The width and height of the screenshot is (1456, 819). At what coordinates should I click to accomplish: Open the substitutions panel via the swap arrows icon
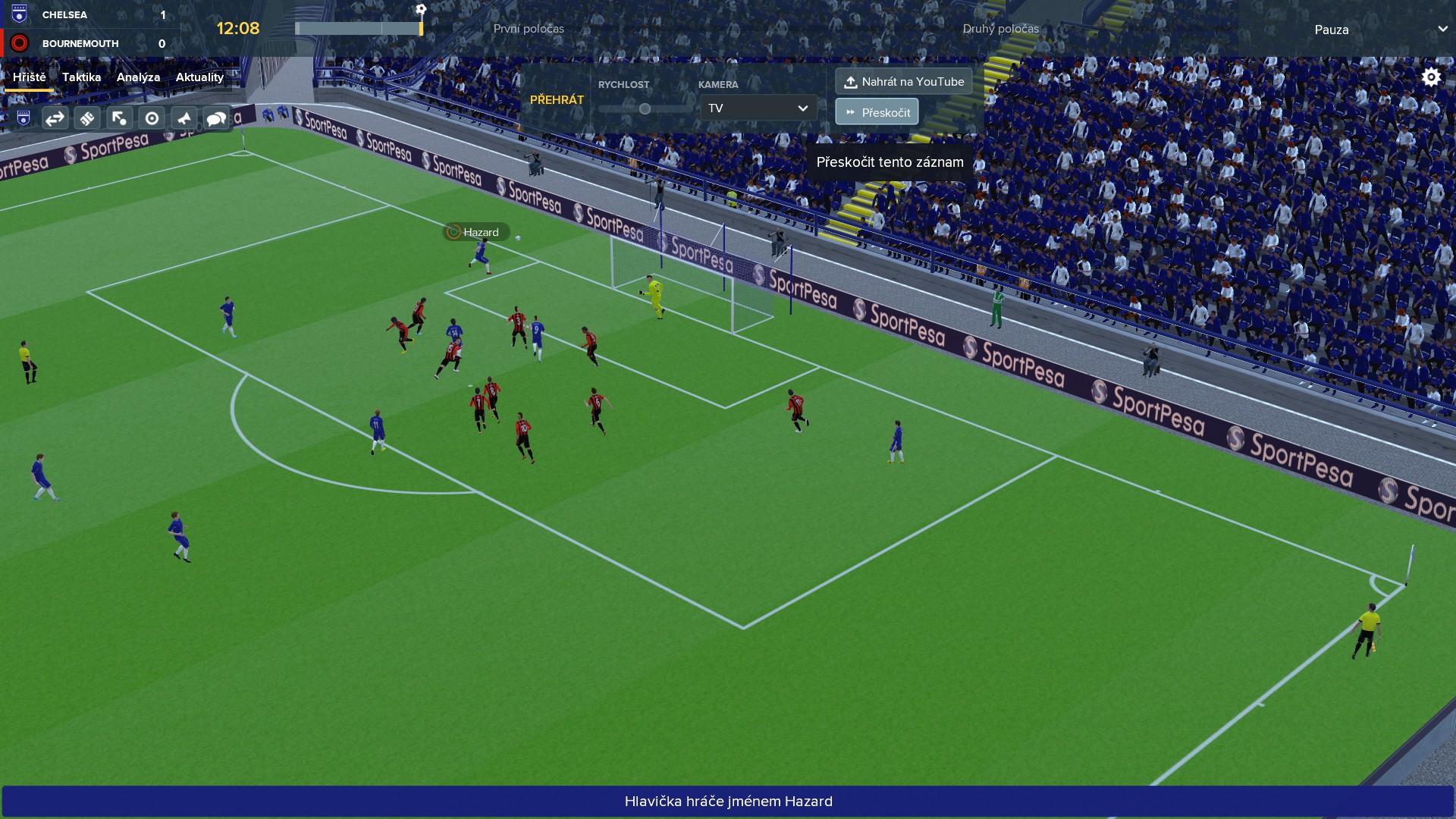(x=55, y=118)
